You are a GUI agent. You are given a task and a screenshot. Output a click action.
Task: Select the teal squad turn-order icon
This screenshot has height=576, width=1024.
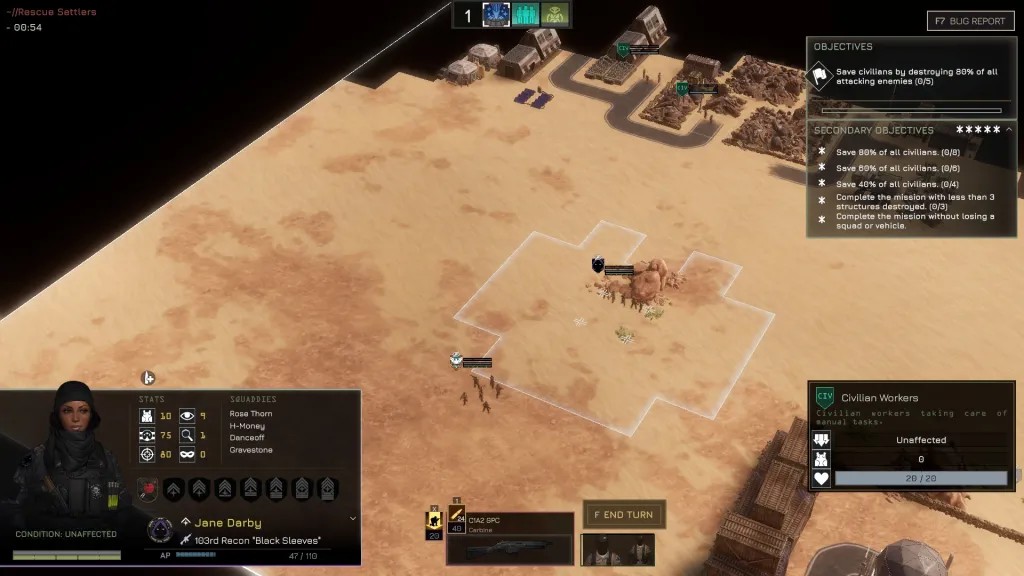pyautogui.click(x=526, y=15)
